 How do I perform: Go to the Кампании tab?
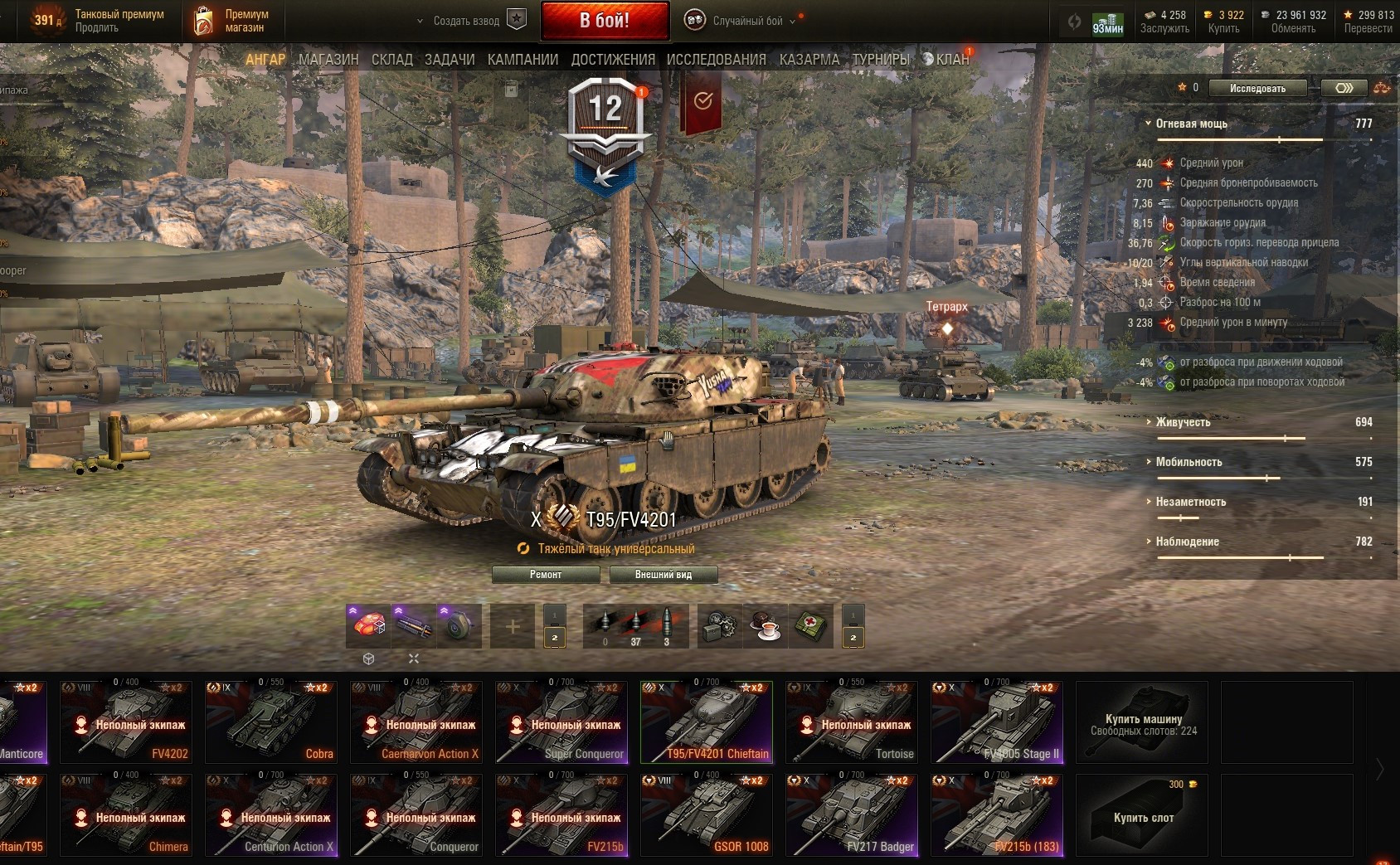[x=523, y=60]
